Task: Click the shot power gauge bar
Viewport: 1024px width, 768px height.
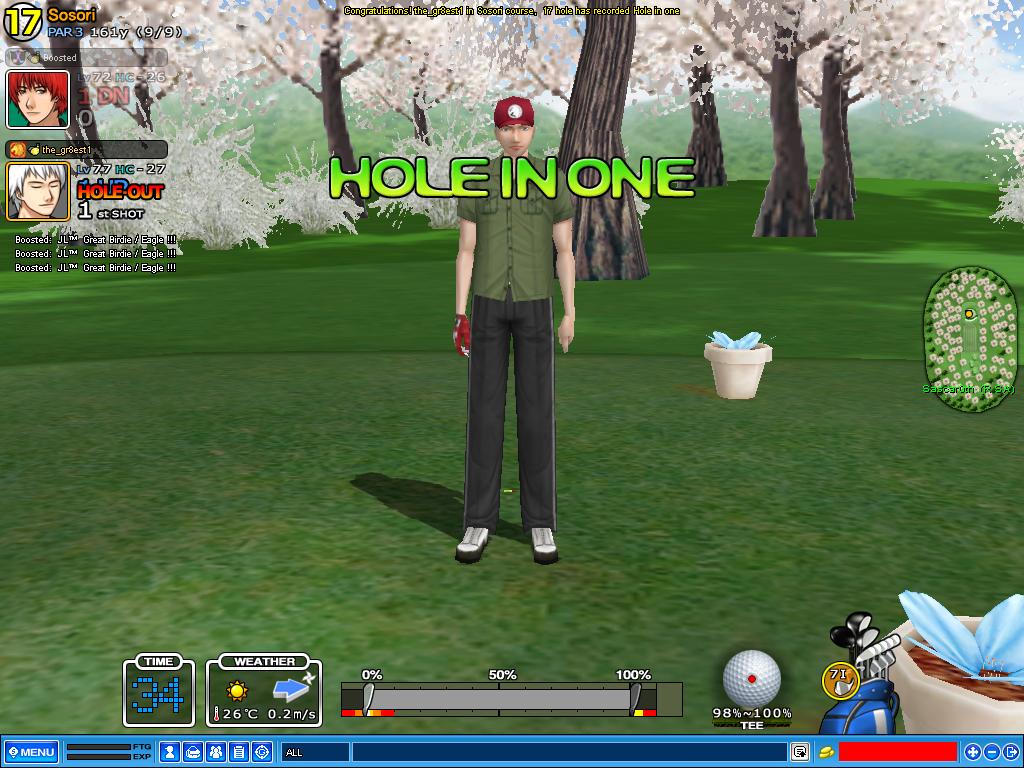Action: [x=500, y=698]
